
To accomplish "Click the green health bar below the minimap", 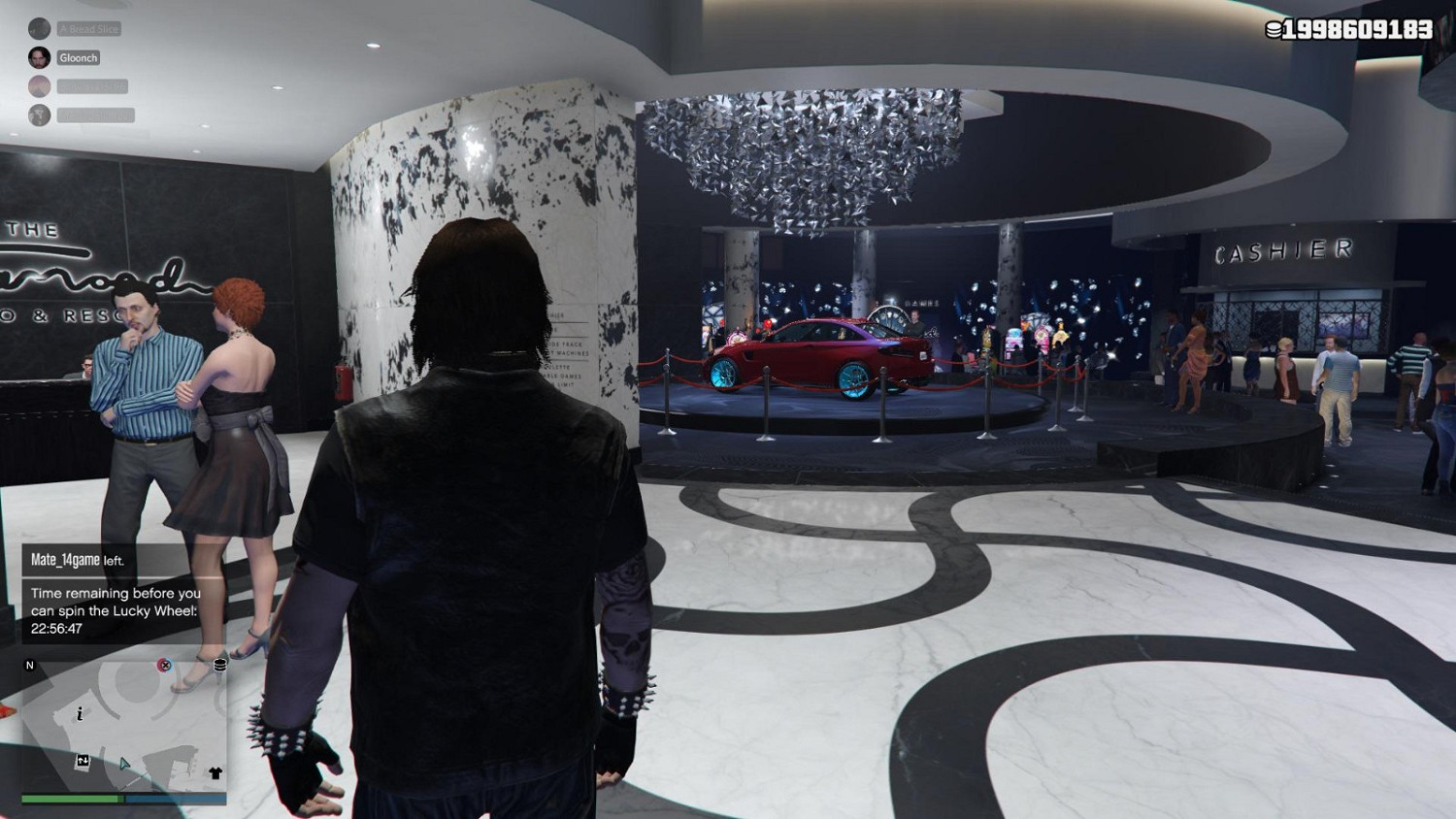I will coord(70,800).
